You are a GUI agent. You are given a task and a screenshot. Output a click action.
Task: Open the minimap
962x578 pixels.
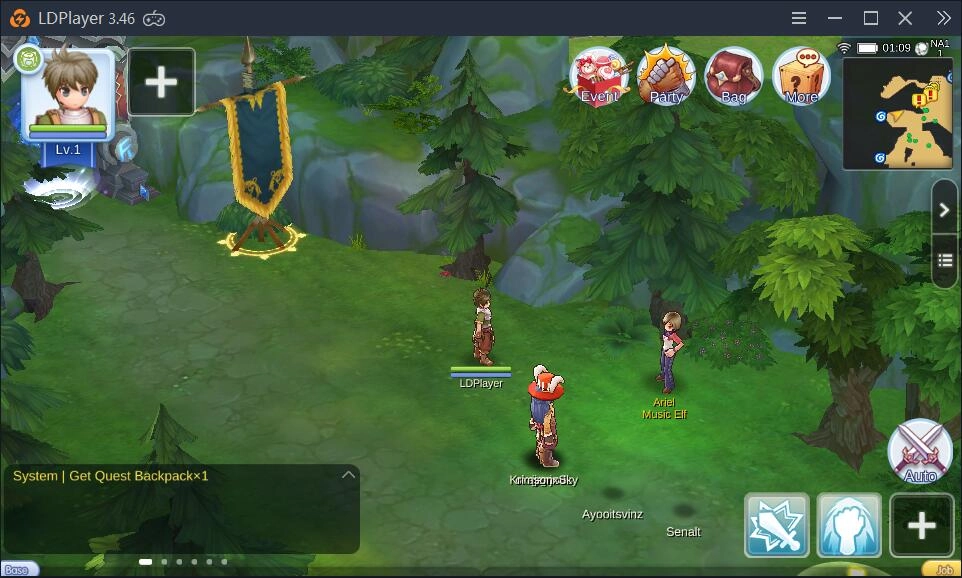[897, 113]
